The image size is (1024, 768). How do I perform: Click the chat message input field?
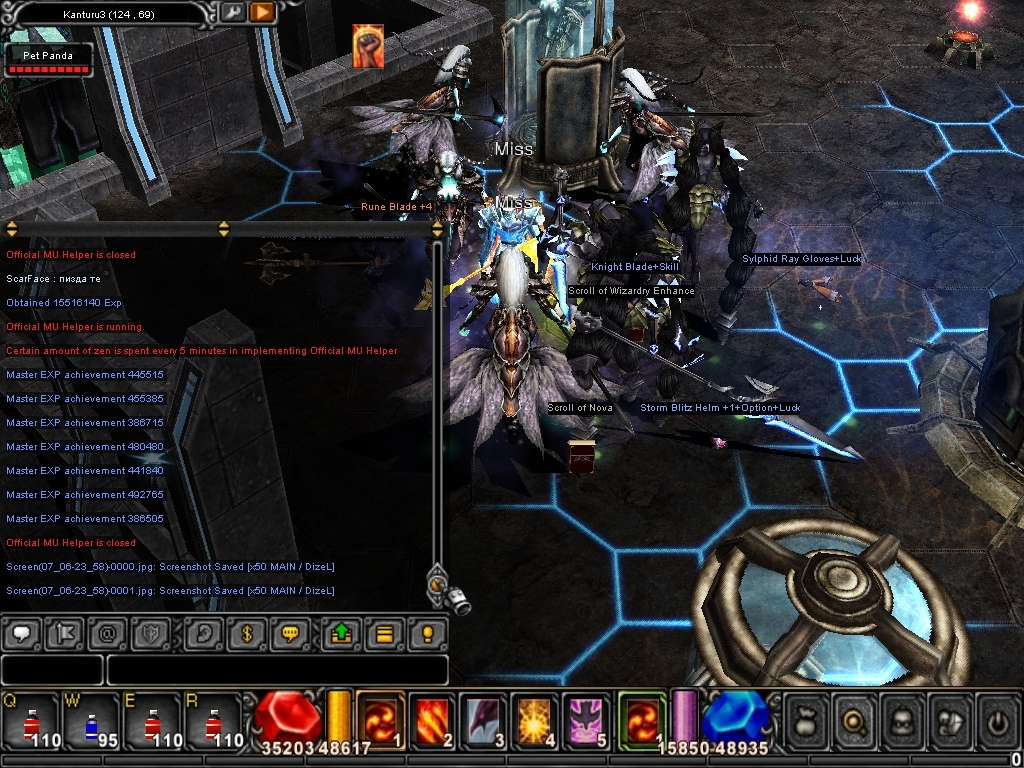(x=277, y=669)
